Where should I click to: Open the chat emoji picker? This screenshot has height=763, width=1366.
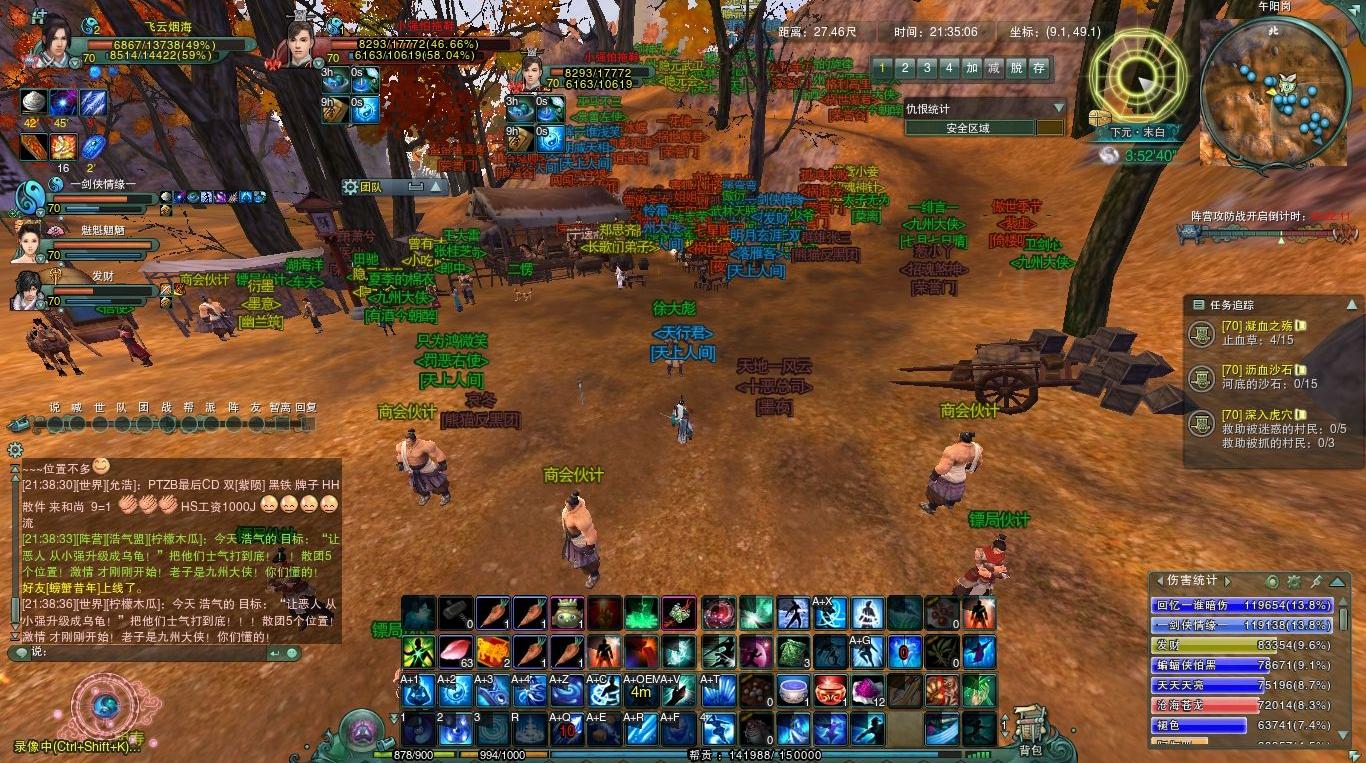click(x=291, y=653)
